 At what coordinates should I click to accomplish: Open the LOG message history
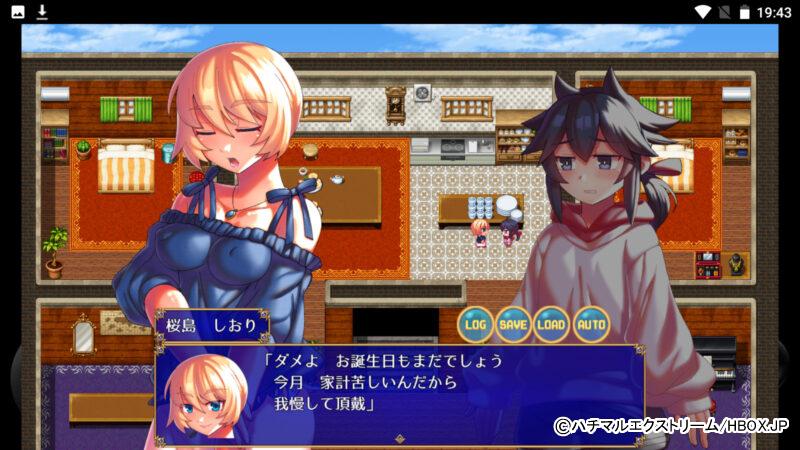point(476,324)
